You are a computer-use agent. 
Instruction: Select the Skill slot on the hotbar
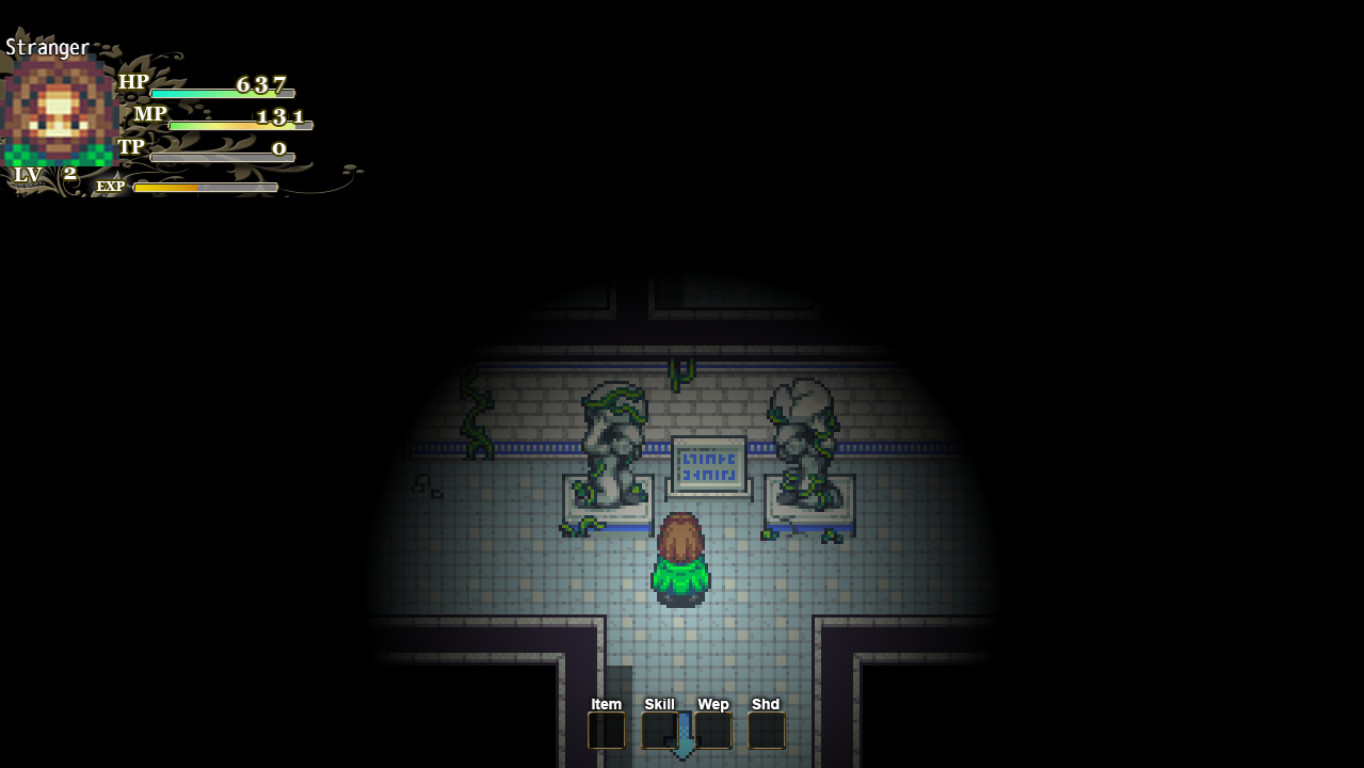pyautogui.click(x=659, y=731)
